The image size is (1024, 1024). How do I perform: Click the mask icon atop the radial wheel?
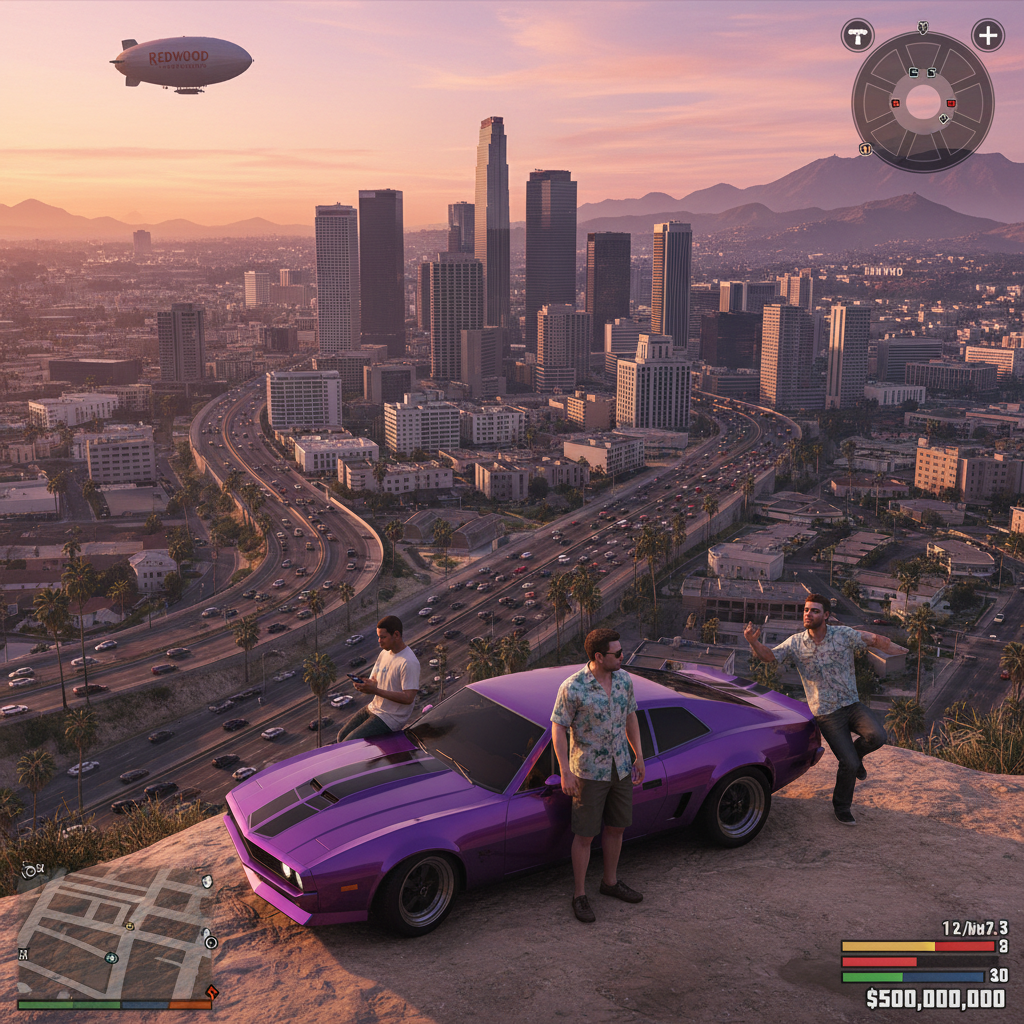[x=922, y=28]
